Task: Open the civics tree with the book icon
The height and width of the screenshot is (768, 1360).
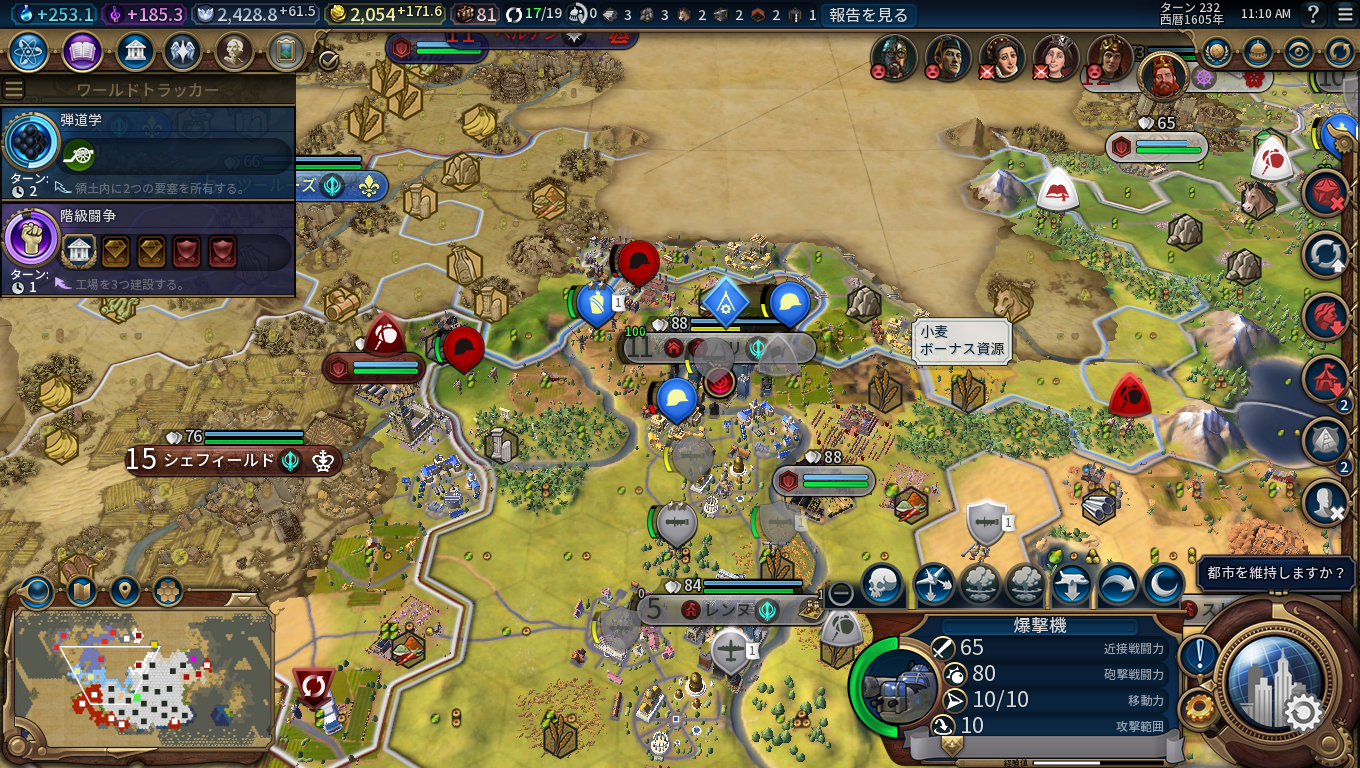Action: pos(82,51)
